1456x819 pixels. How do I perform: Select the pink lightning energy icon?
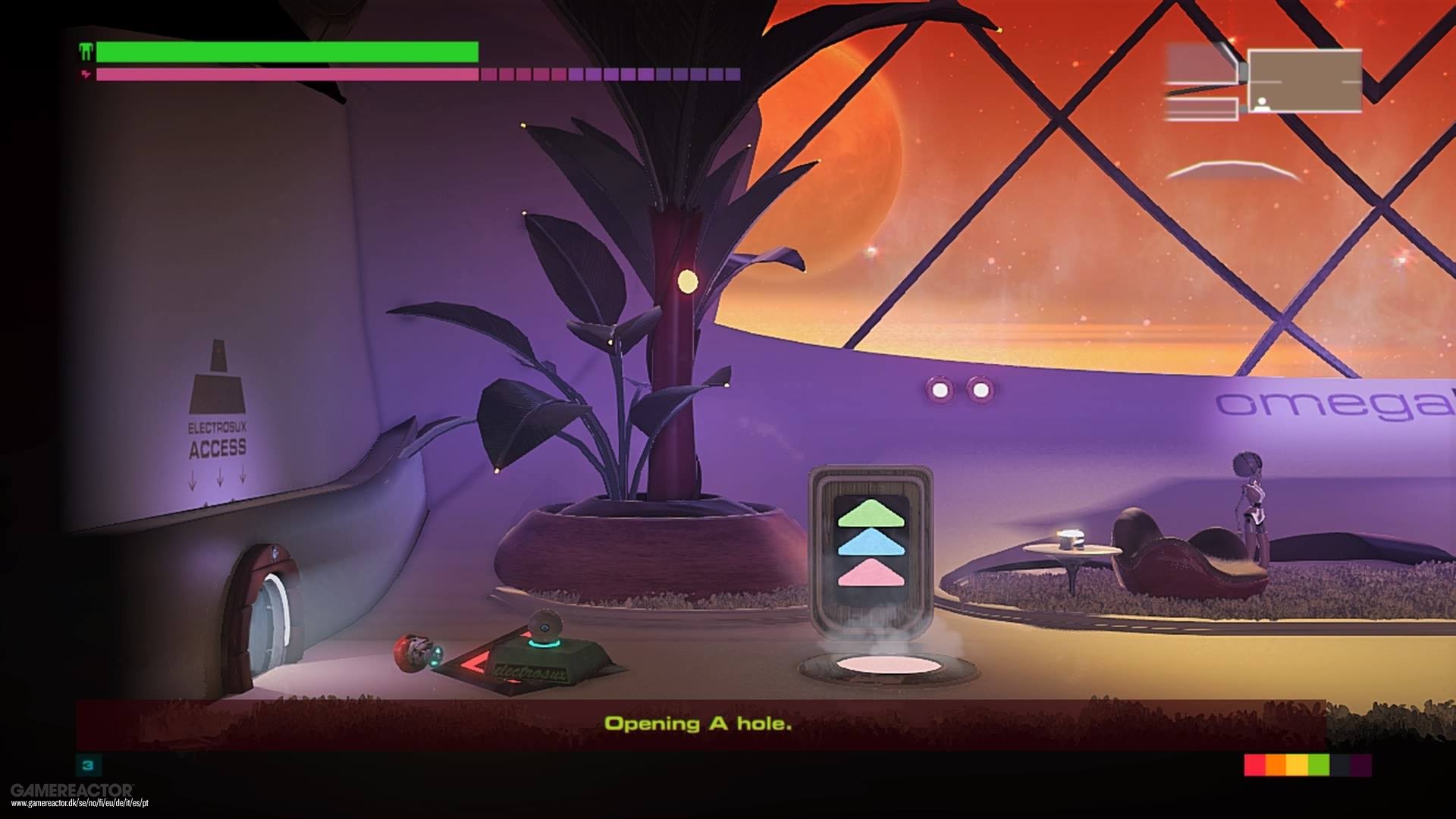click(x=86, y=74)
